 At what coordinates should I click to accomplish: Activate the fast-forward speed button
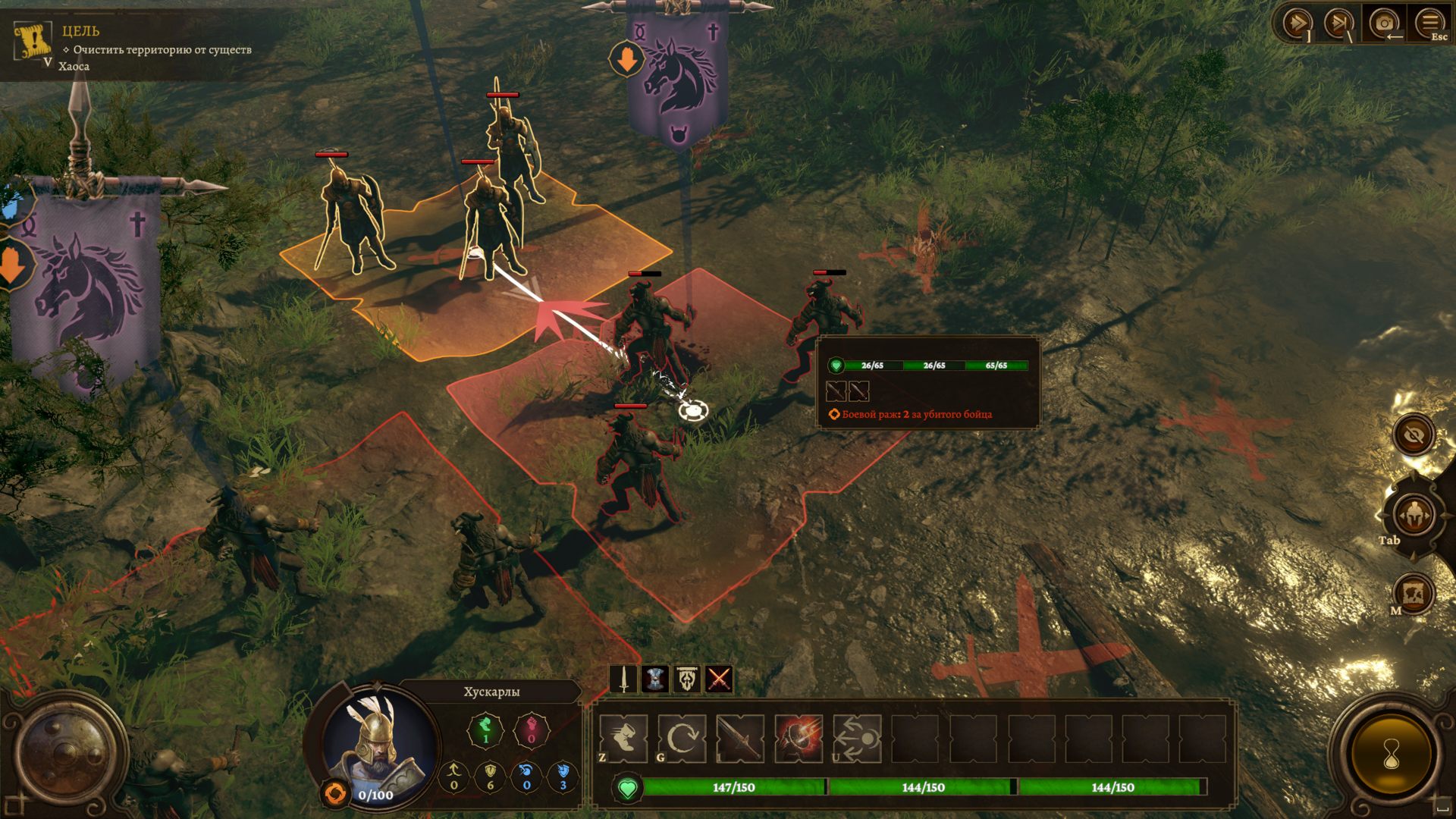click(x=1296, y=24)
